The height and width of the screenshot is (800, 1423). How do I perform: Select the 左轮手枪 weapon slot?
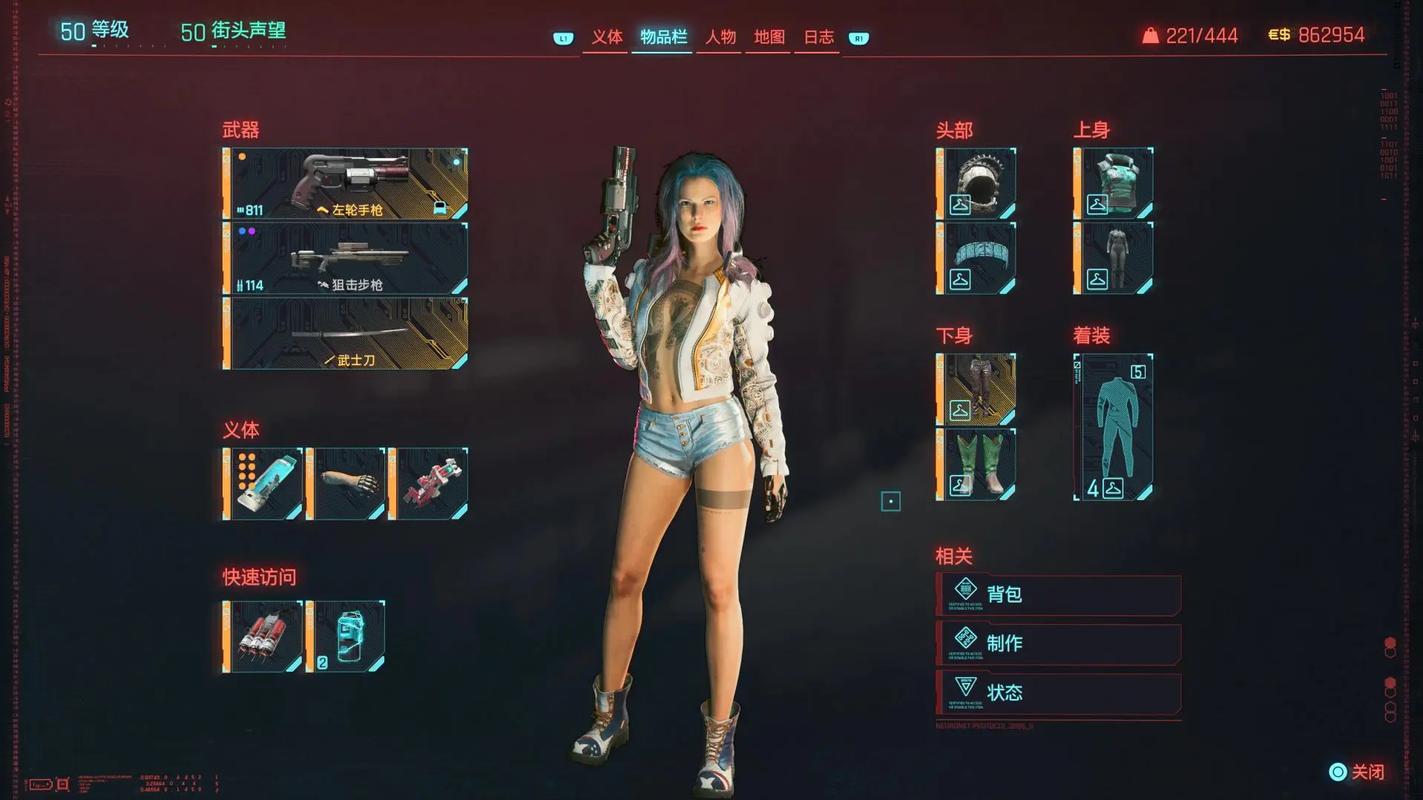coord(346,184)
